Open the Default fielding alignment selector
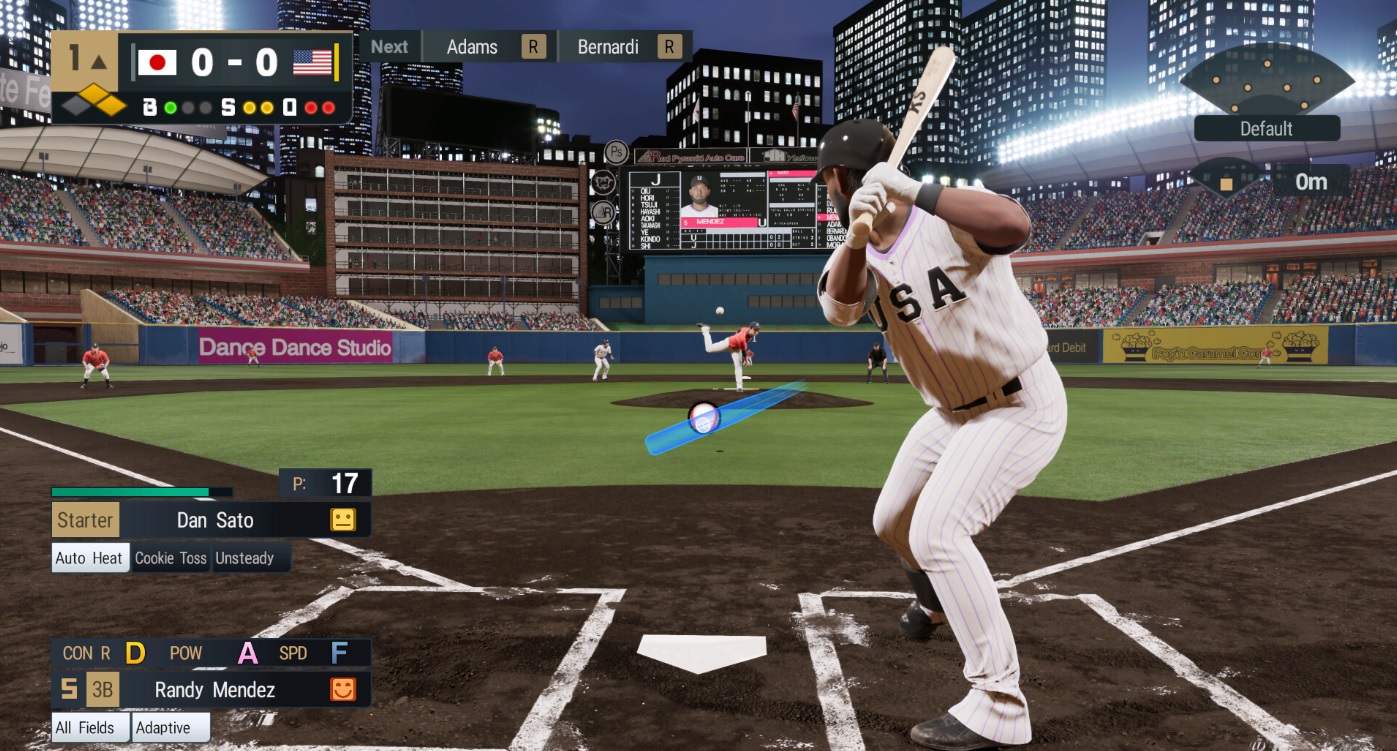Viewport: 1397px width, 751px height. (1267, 128)
